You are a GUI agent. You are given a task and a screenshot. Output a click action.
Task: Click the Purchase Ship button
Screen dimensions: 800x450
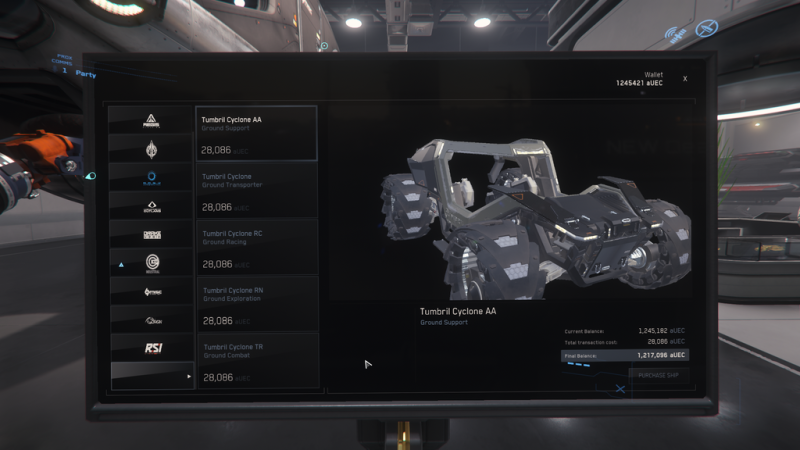click(659, 374)
